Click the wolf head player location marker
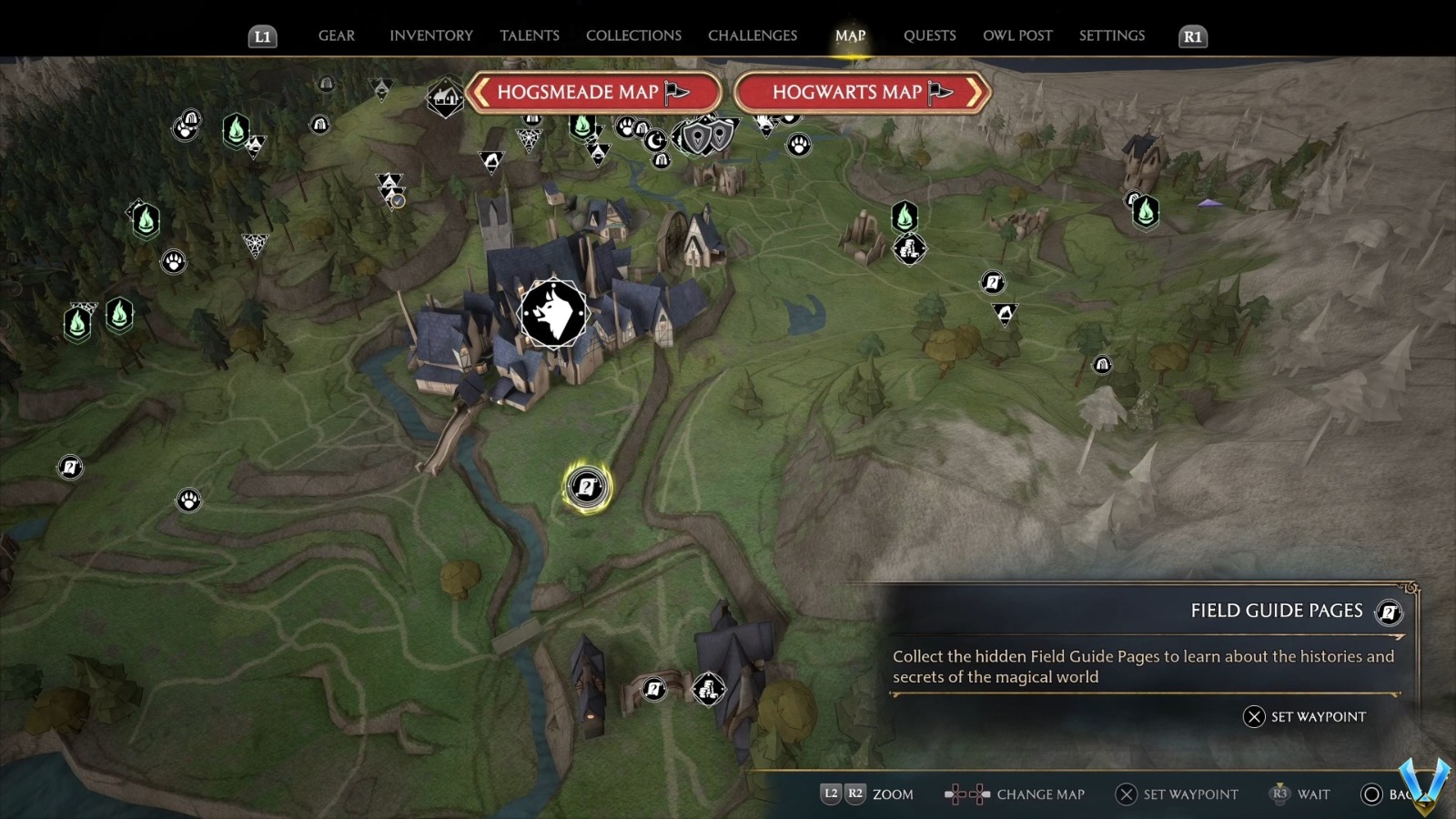The image size is (1456, 819). [x=553, y=312]
